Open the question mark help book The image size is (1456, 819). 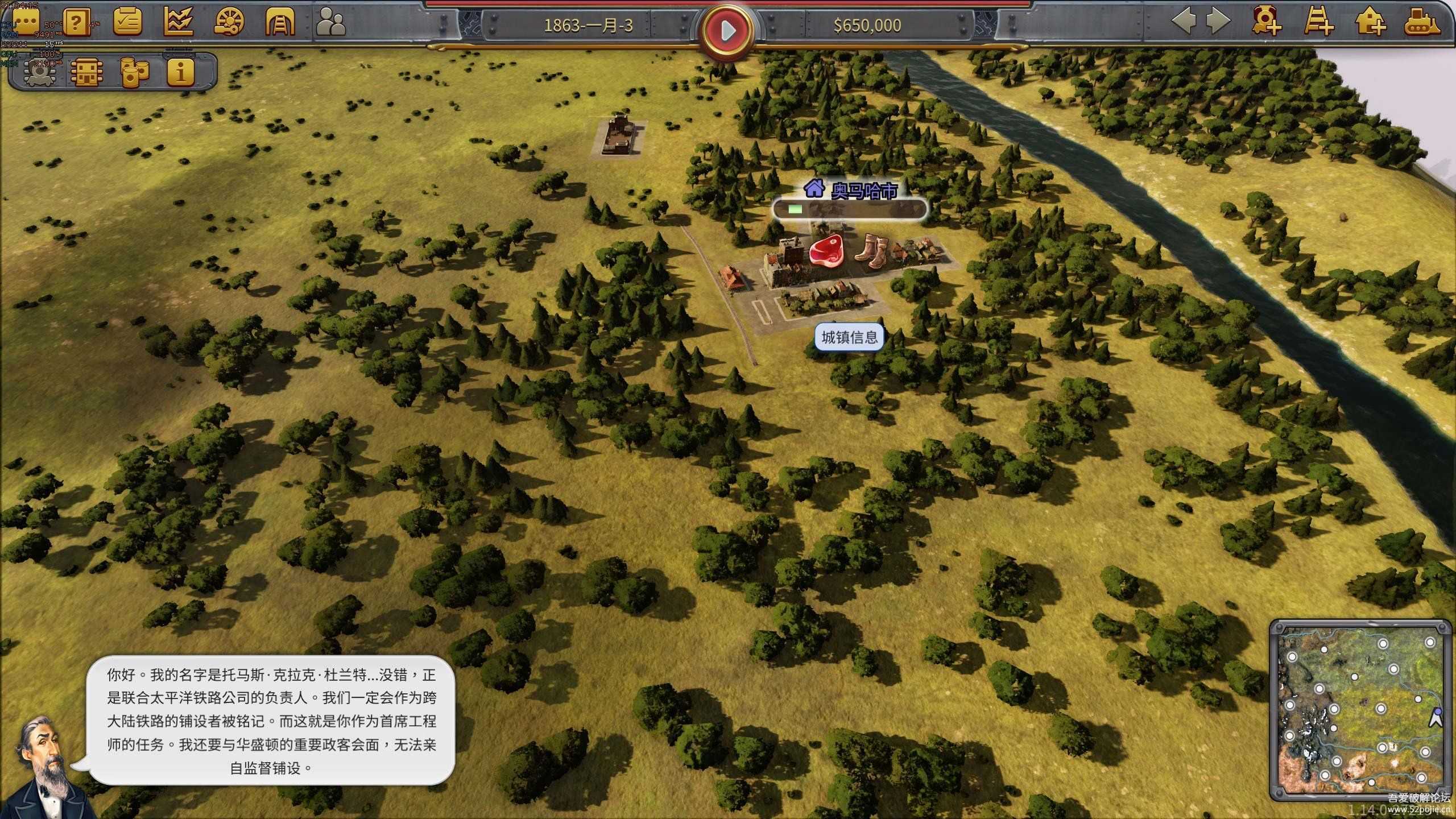point(77,23)
